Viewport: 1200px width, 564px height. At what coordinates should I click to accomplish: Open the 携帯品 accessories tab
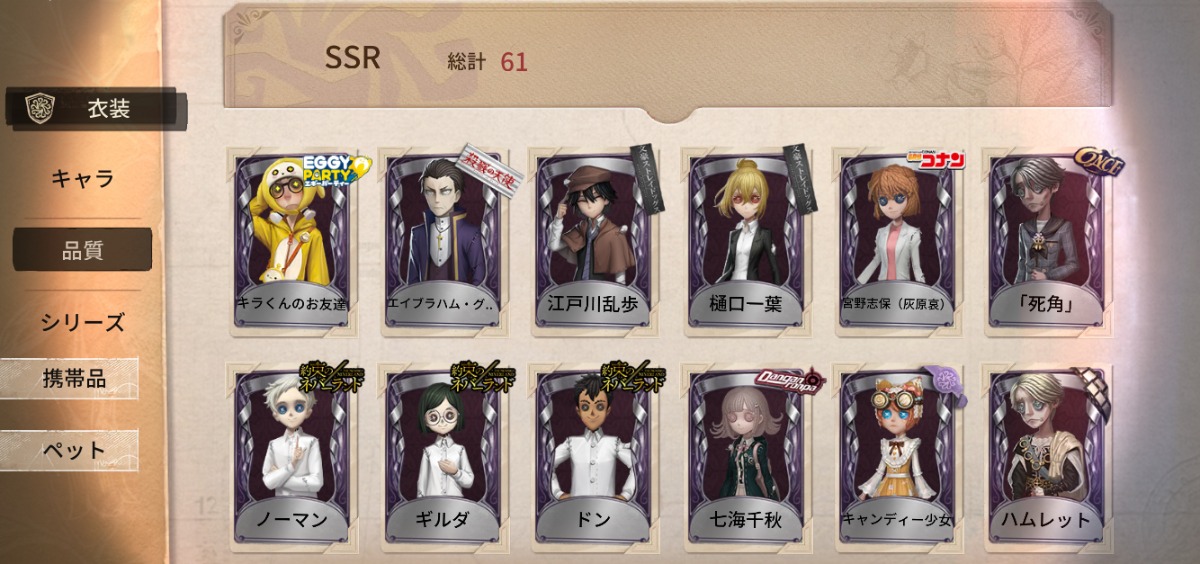coord(72,379)
